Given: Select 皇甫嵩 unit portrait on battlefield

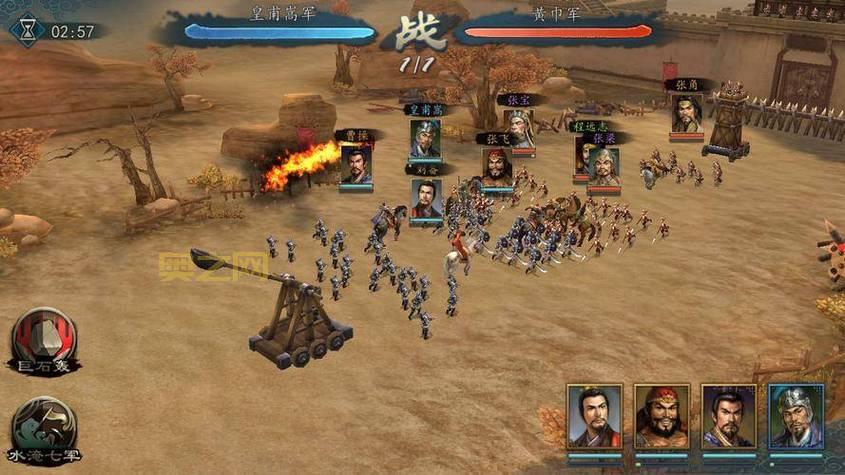Looking at the screenshot, I should point(424,138).
